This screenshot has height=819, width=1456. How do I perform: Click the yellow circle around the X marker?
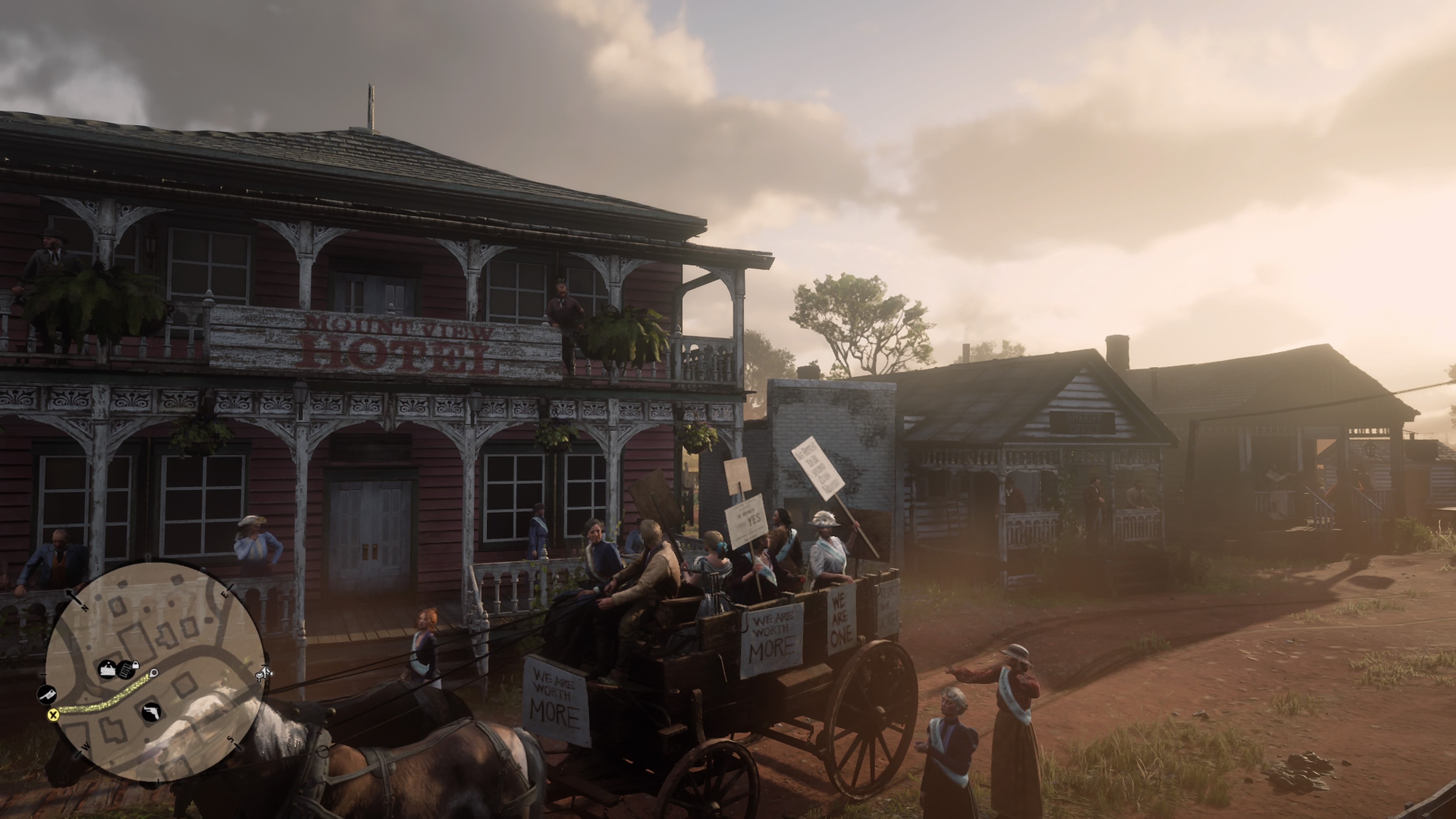click(x=54, y=714)
